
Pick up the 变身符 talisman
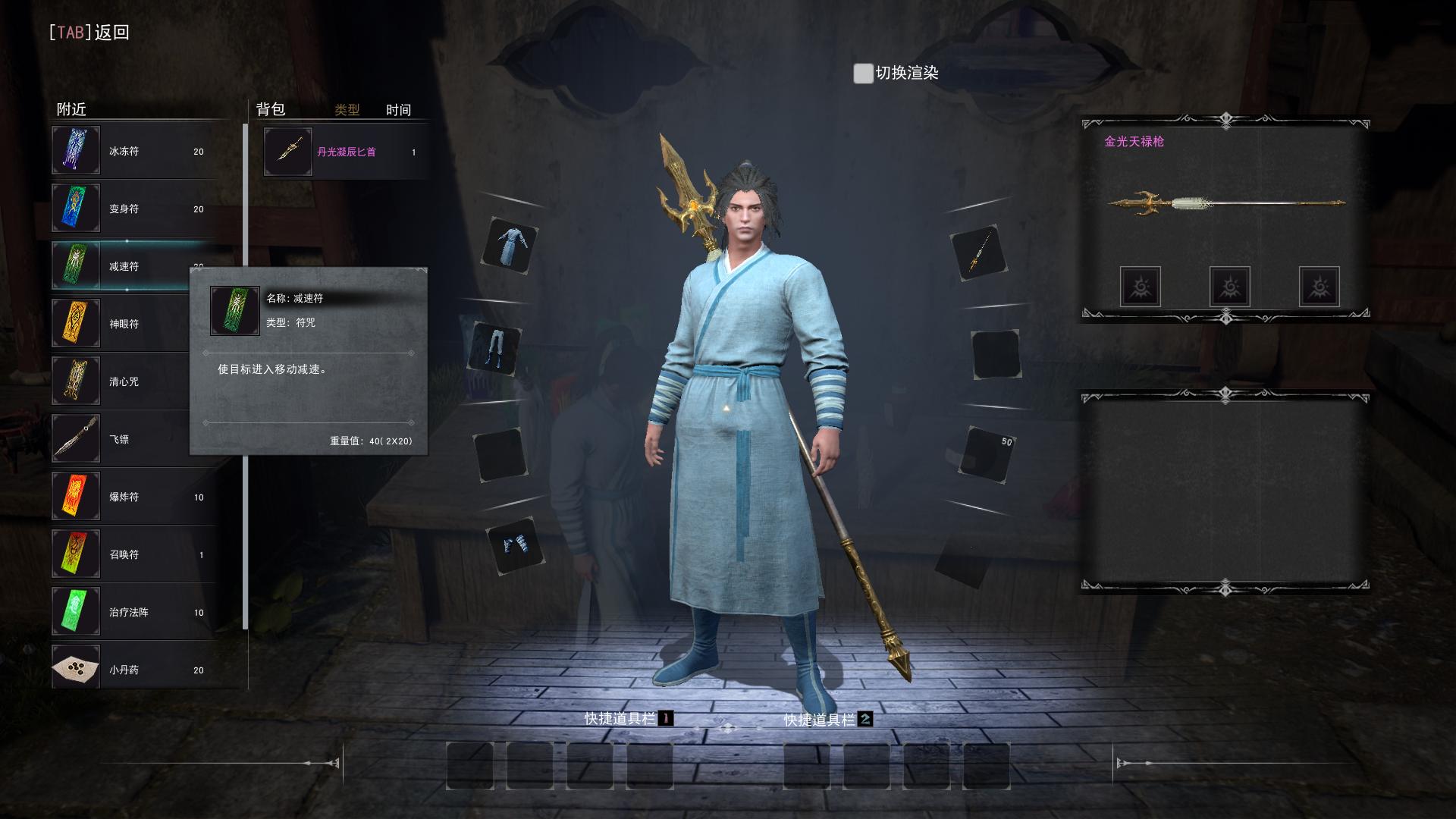pos(133,209)
